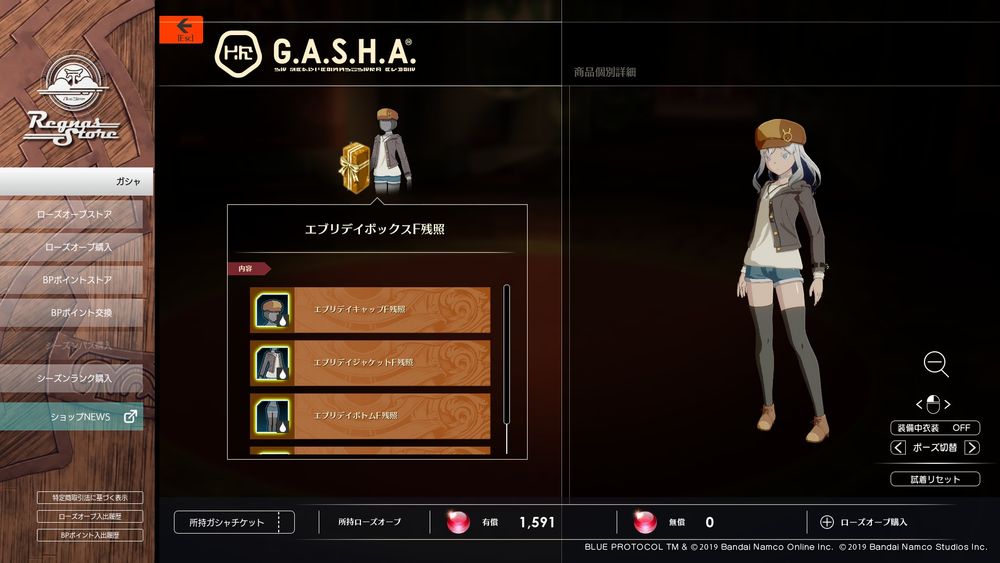1000x563 pixels.
Task: Show 特定商取引法に基づく表示
Action: [89, 498]
